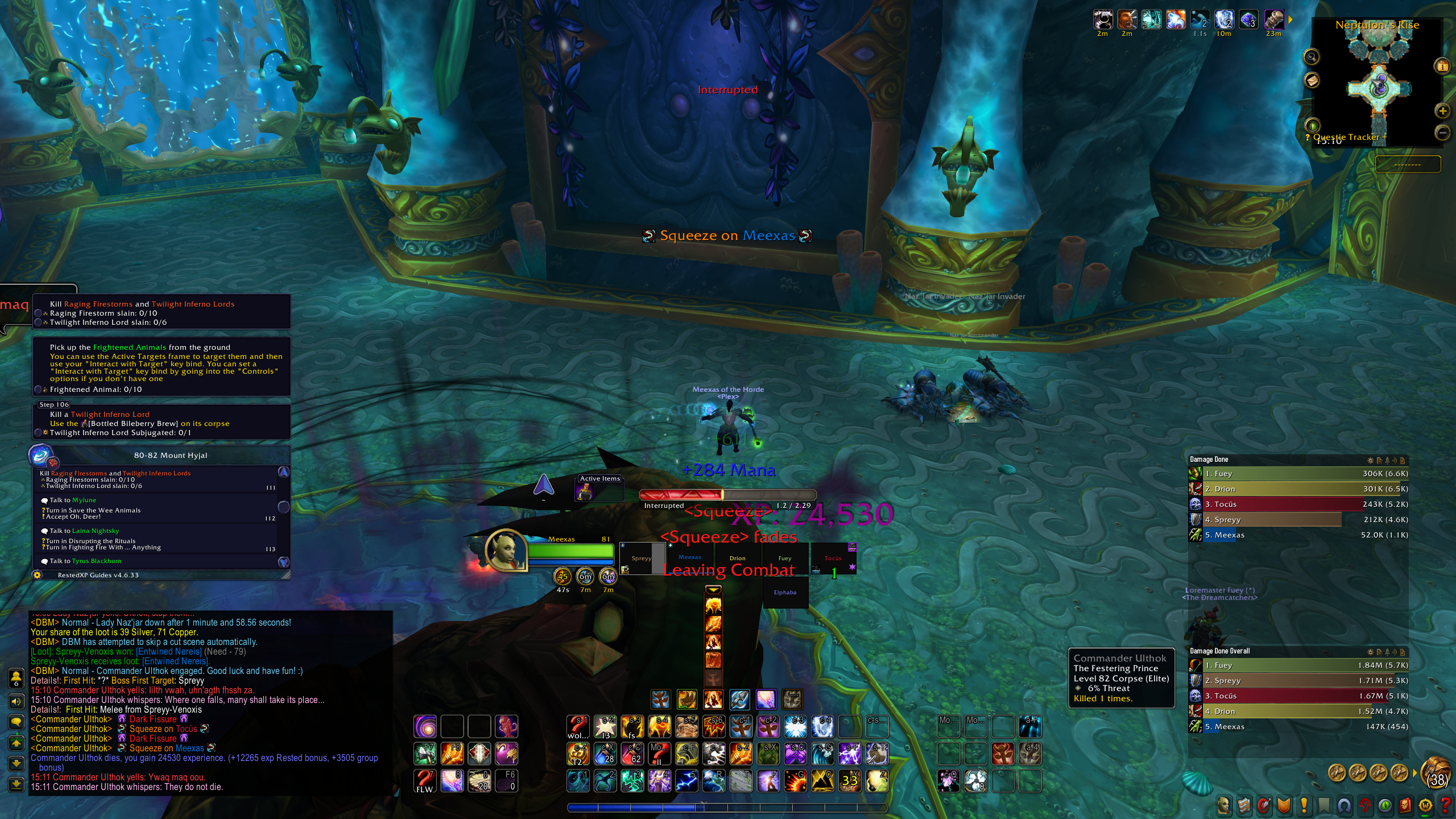Open the main backpack showing 38 slots
This screenshot has width=1456, height=819.
point(1436,773)
